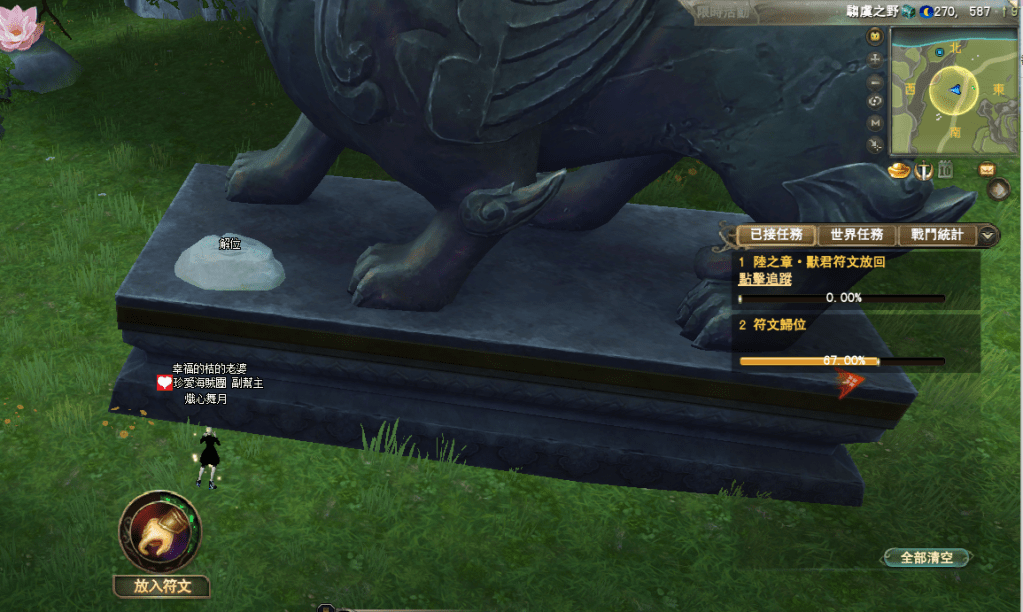1023x612 pixels.
Task: Zoom in the minimap with the plus button
Action: coord(876,59)
